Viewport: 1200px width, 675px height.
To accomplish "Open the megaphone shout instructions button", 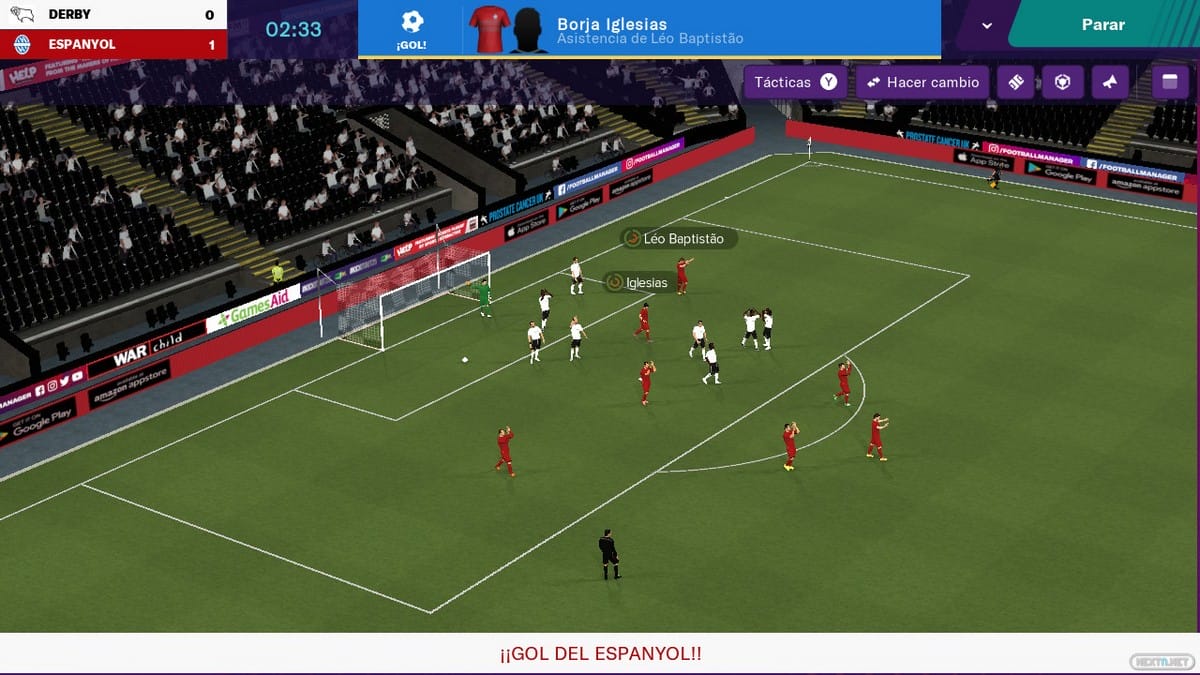I will coord(1110,82).
